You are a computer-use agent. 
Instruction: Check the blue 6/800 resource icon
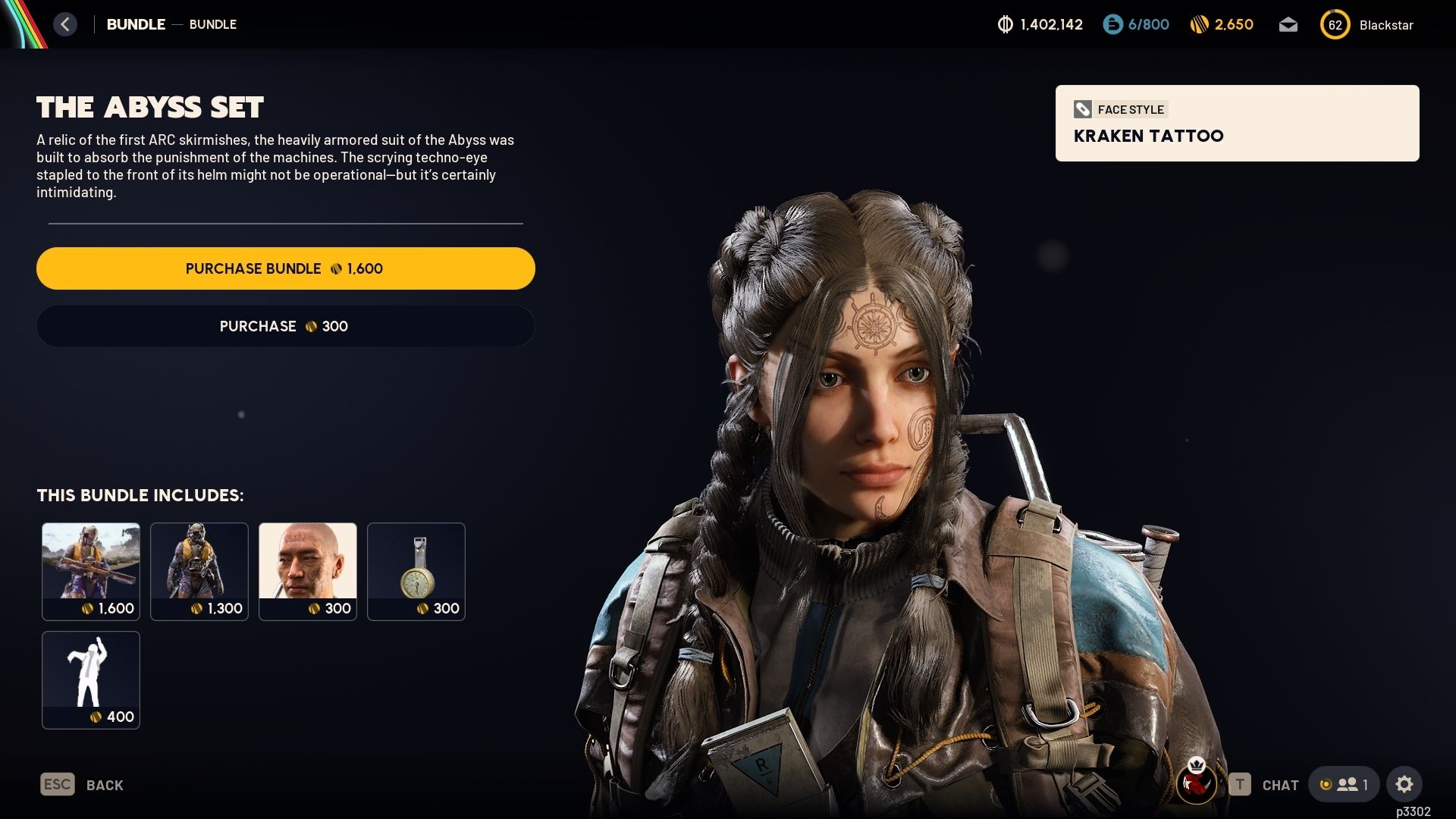click(x=1112, y=24)
